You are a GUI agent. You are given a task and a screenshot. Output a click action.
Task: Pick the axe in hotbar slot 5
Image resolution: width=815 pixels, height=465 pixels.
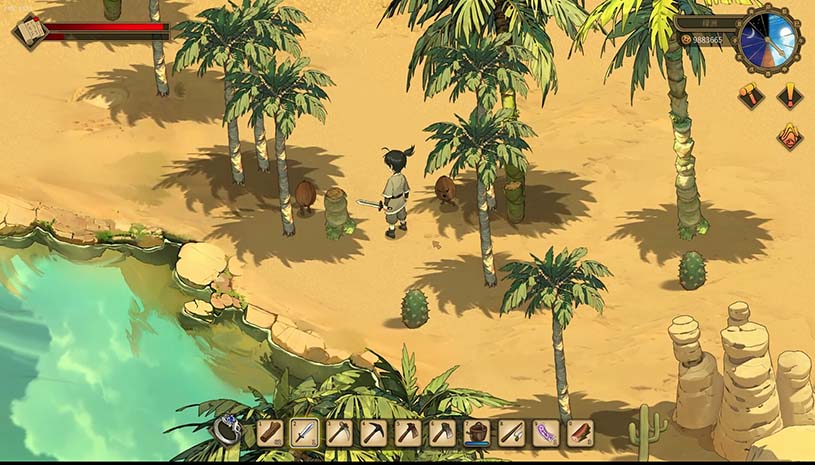point(408,433)
